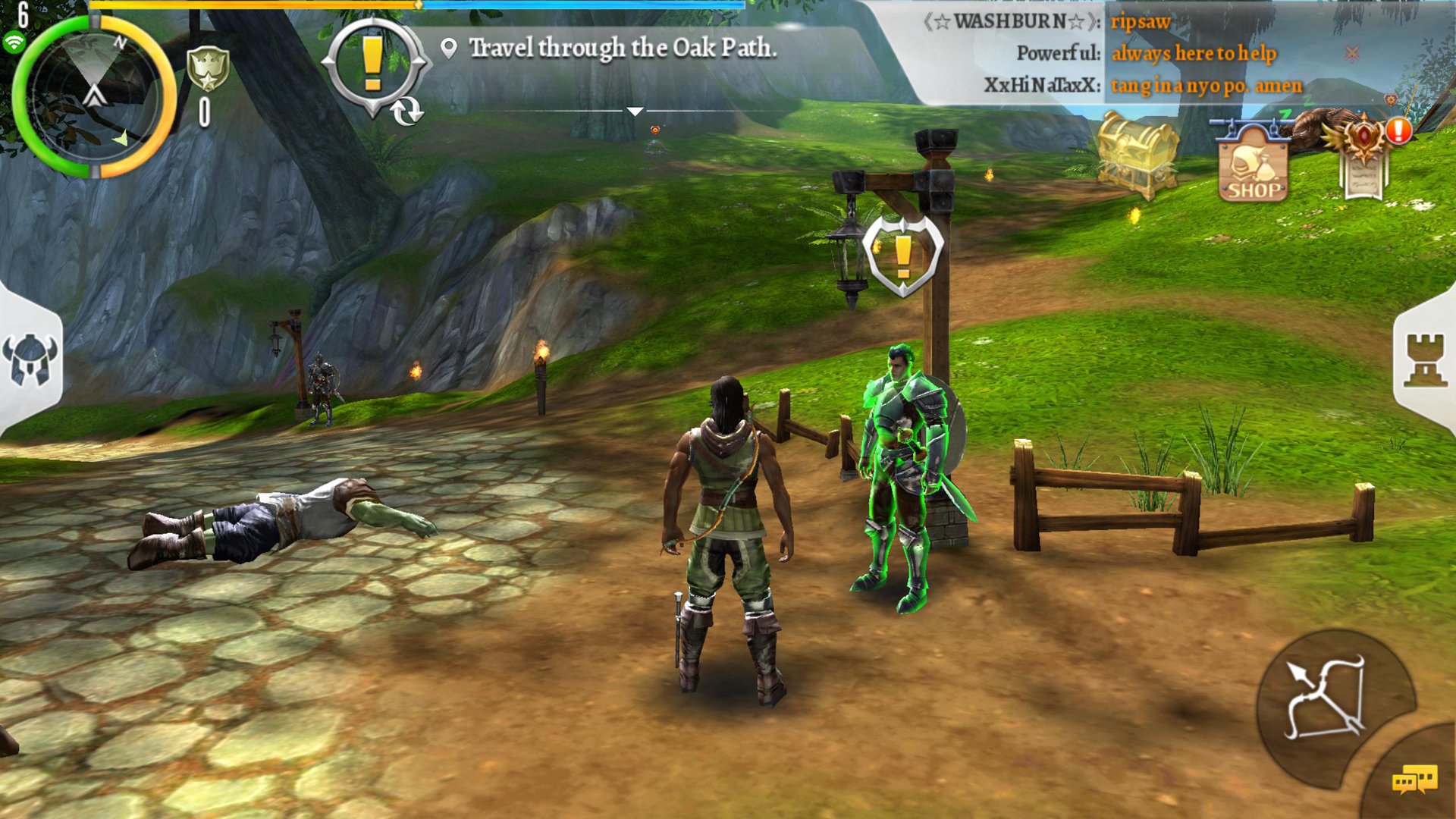Image resolution: width=1456 pixels, height=819 pixels.
Task: Open the Shop
Action: point(1253,163)
